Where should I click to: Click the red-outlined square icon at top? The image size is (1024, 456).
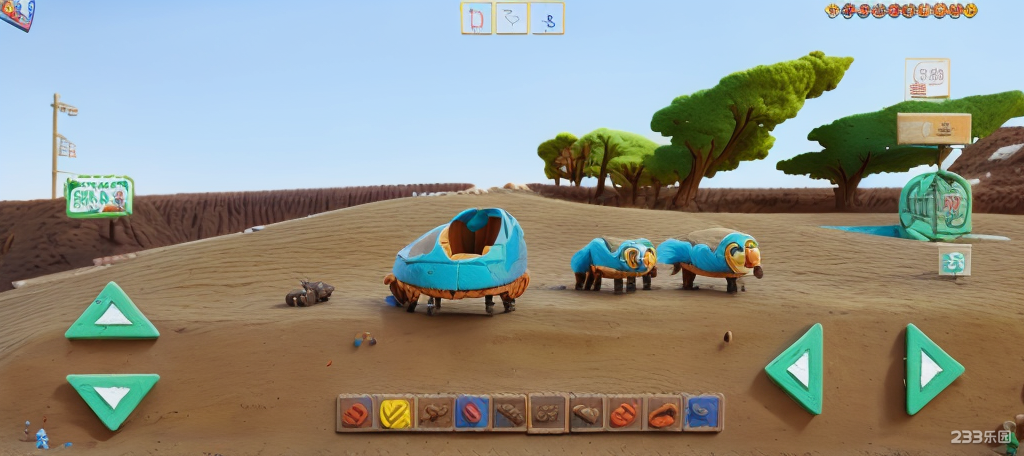(x=476, y=18)
